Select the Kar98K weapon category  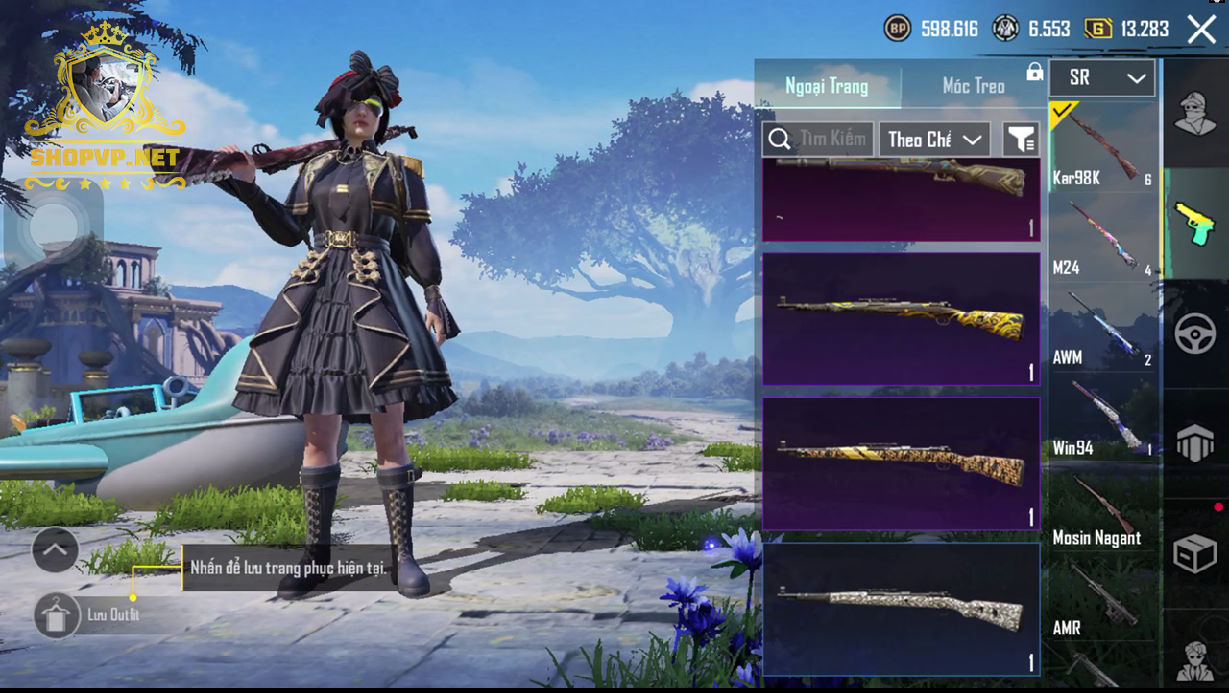(1102, 148)
